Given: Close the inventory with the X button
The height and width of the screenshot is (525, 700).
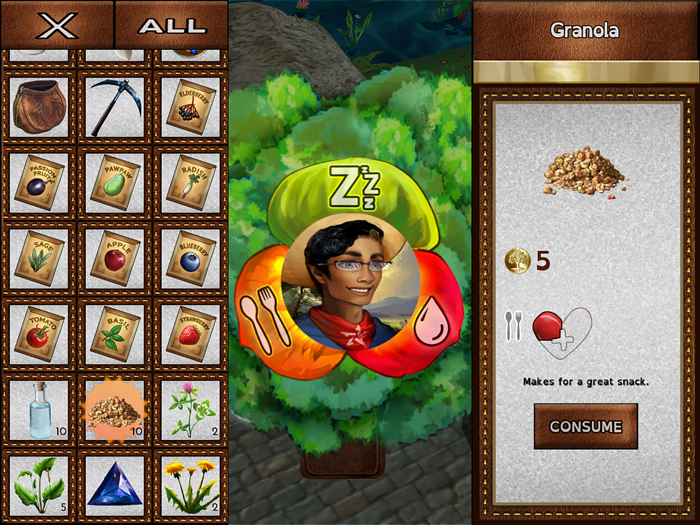Looking at the screenshot, I should (x=57, y=26).
